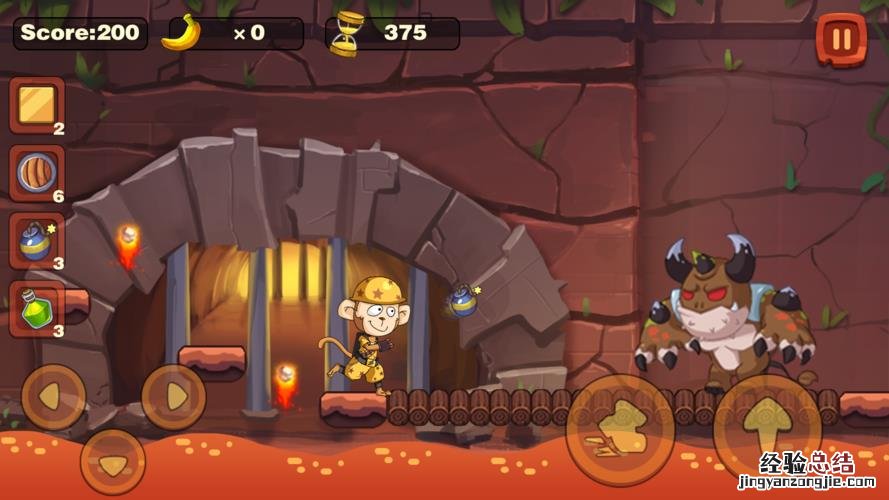This screenshot has height=500, width=889.
Task: Tap the down arrow button
Action: 112,461
